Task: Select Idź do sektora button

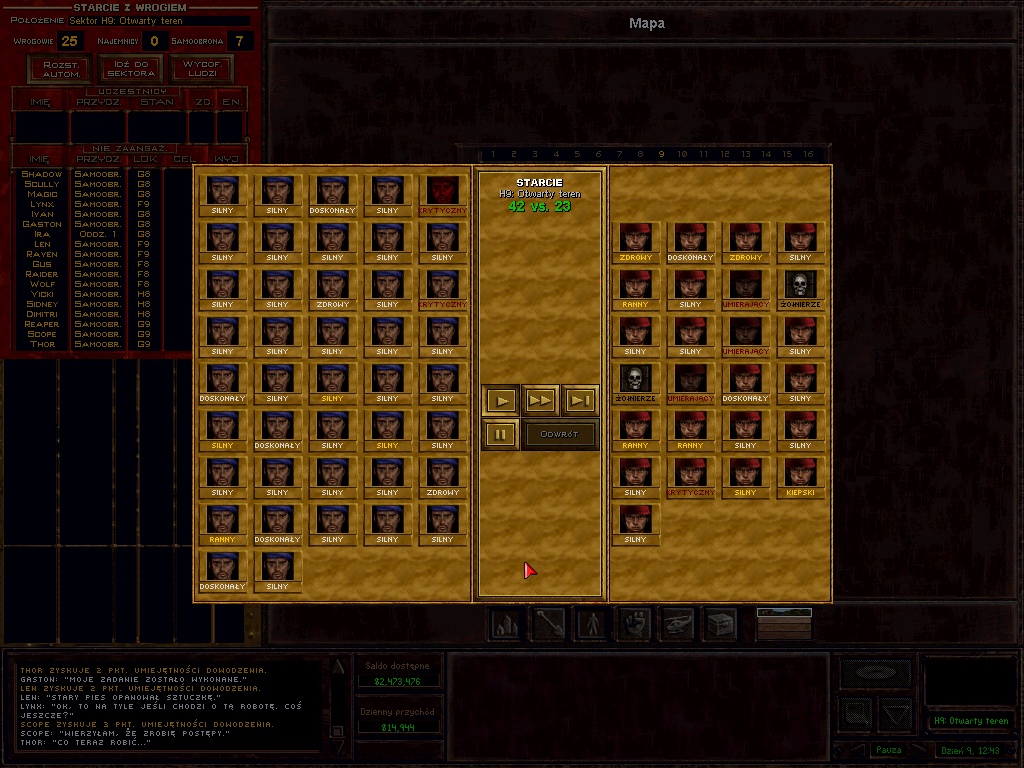Action: coord(131,69)
